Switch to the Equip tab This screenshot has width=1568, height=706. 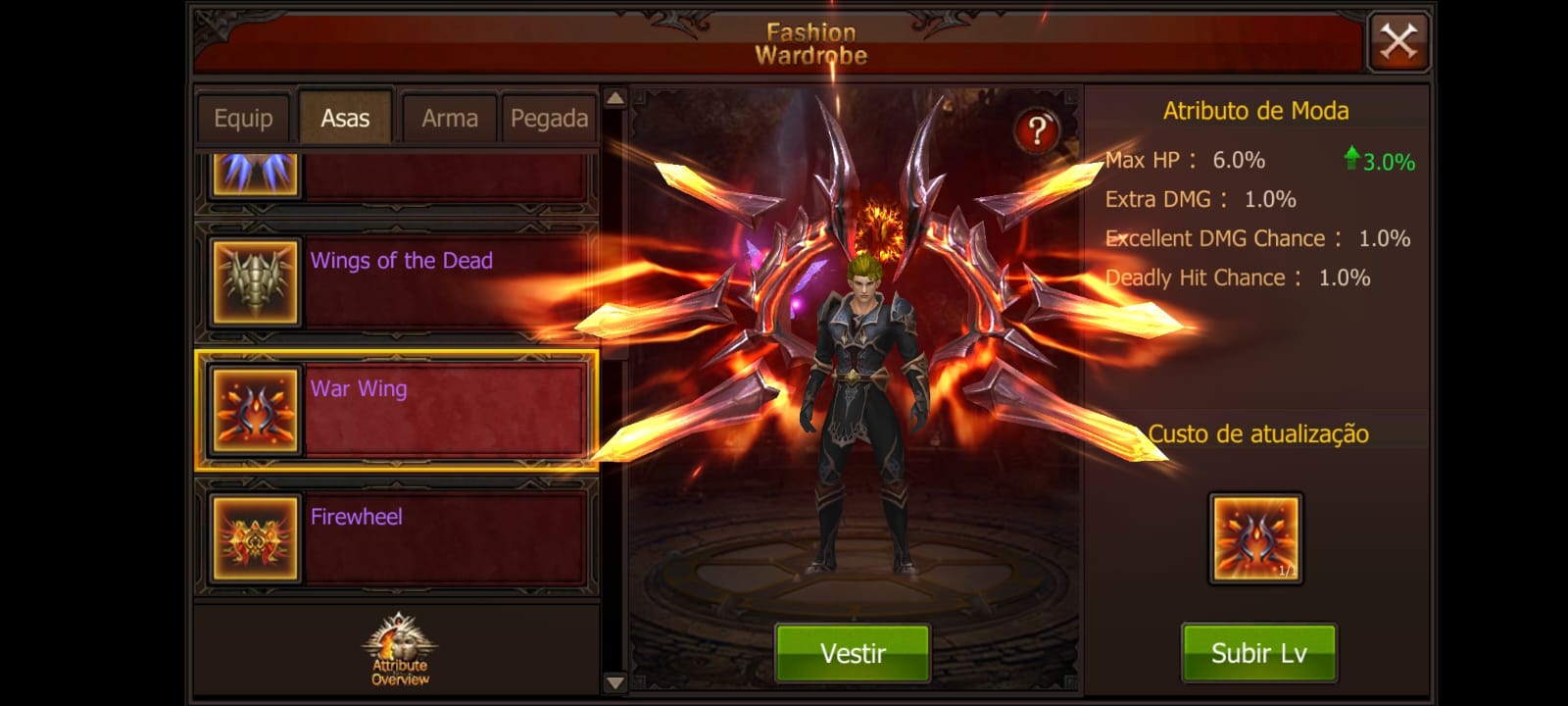click(x=242, y=117)
